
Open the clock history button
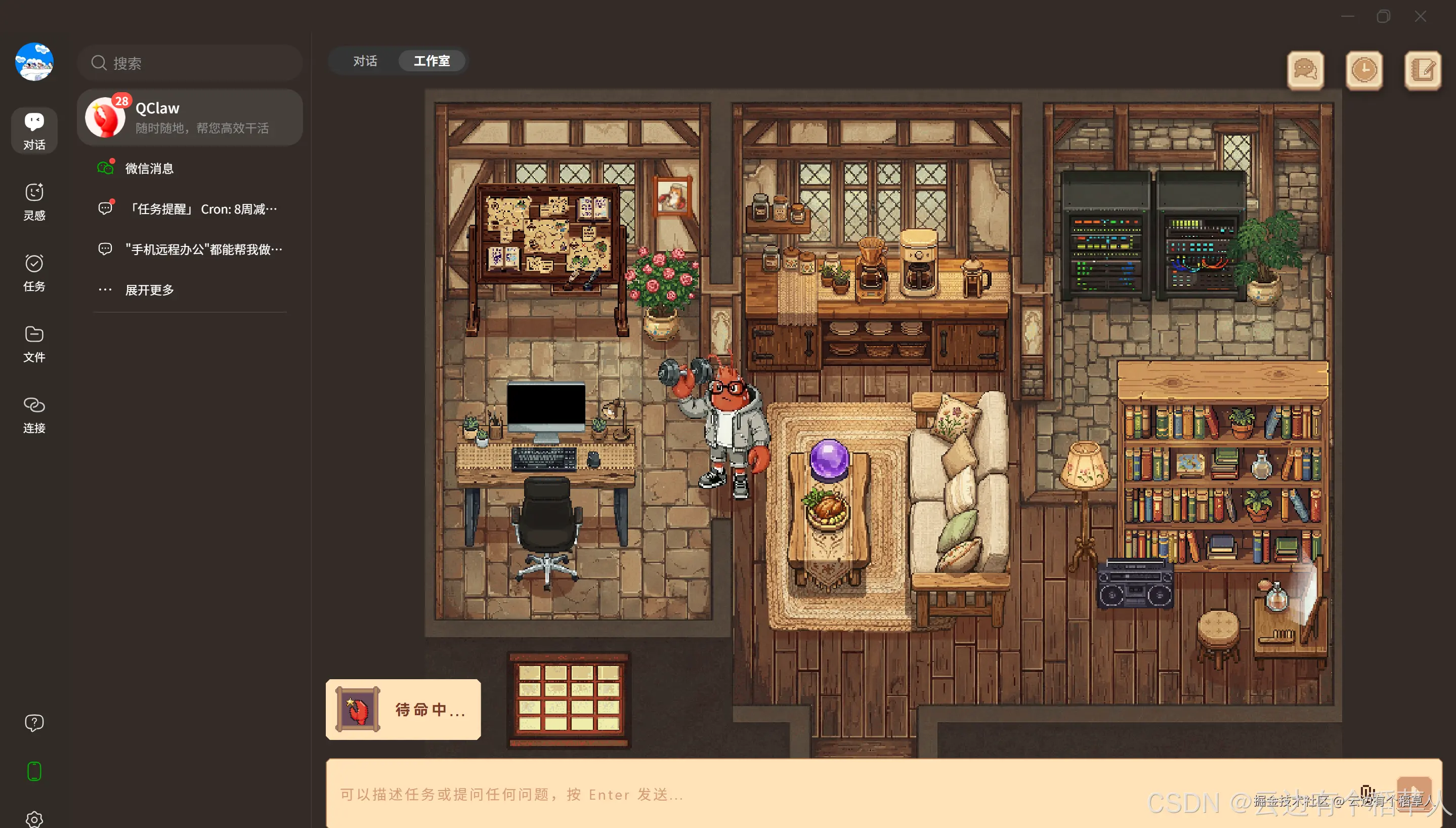[1364, 70]
